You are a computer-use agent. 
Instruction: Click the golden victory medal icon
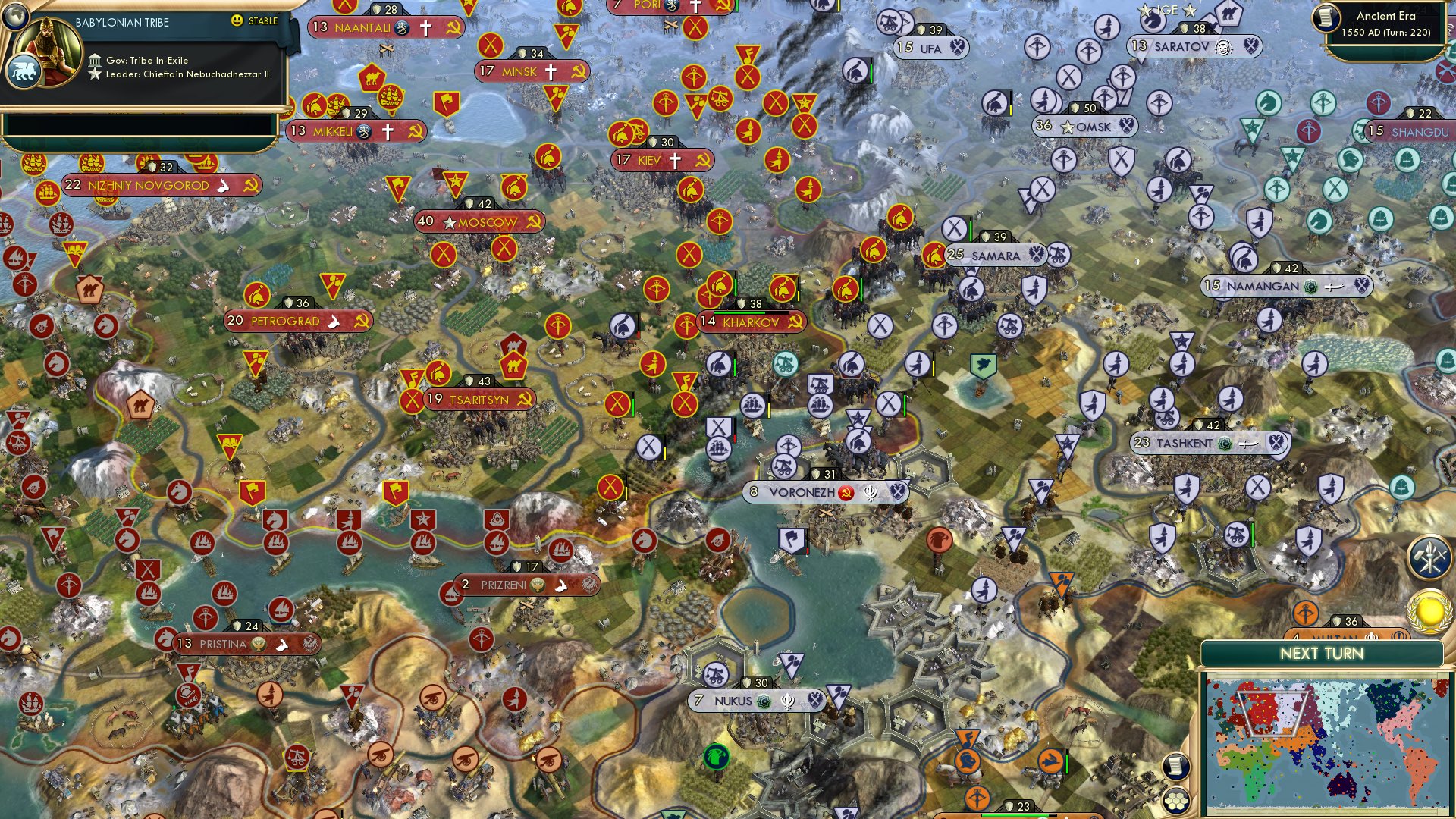(x=1428, y=613)
